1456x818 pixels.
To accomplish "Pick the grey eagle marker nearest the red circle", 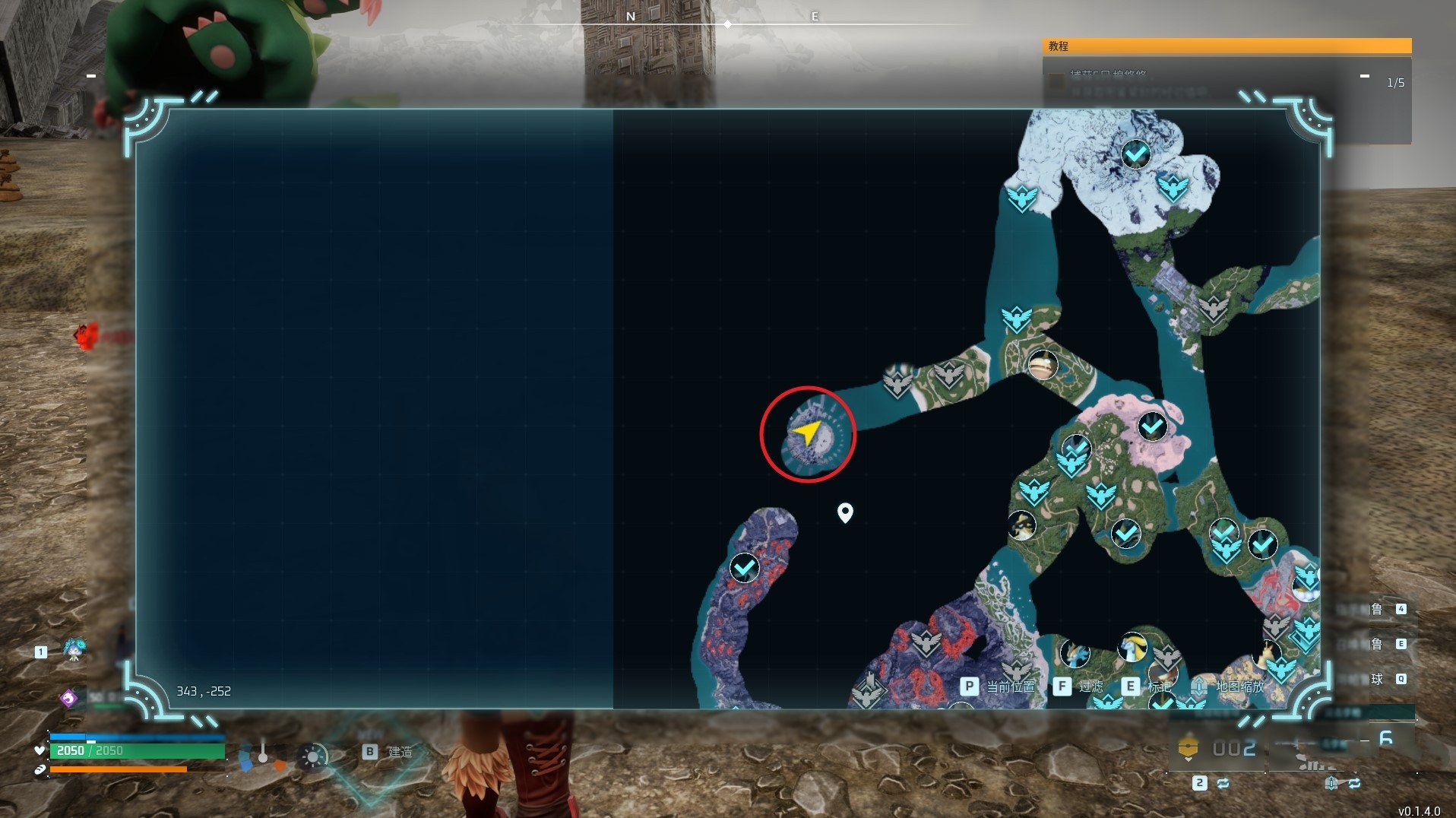I will tap(897, 380).
